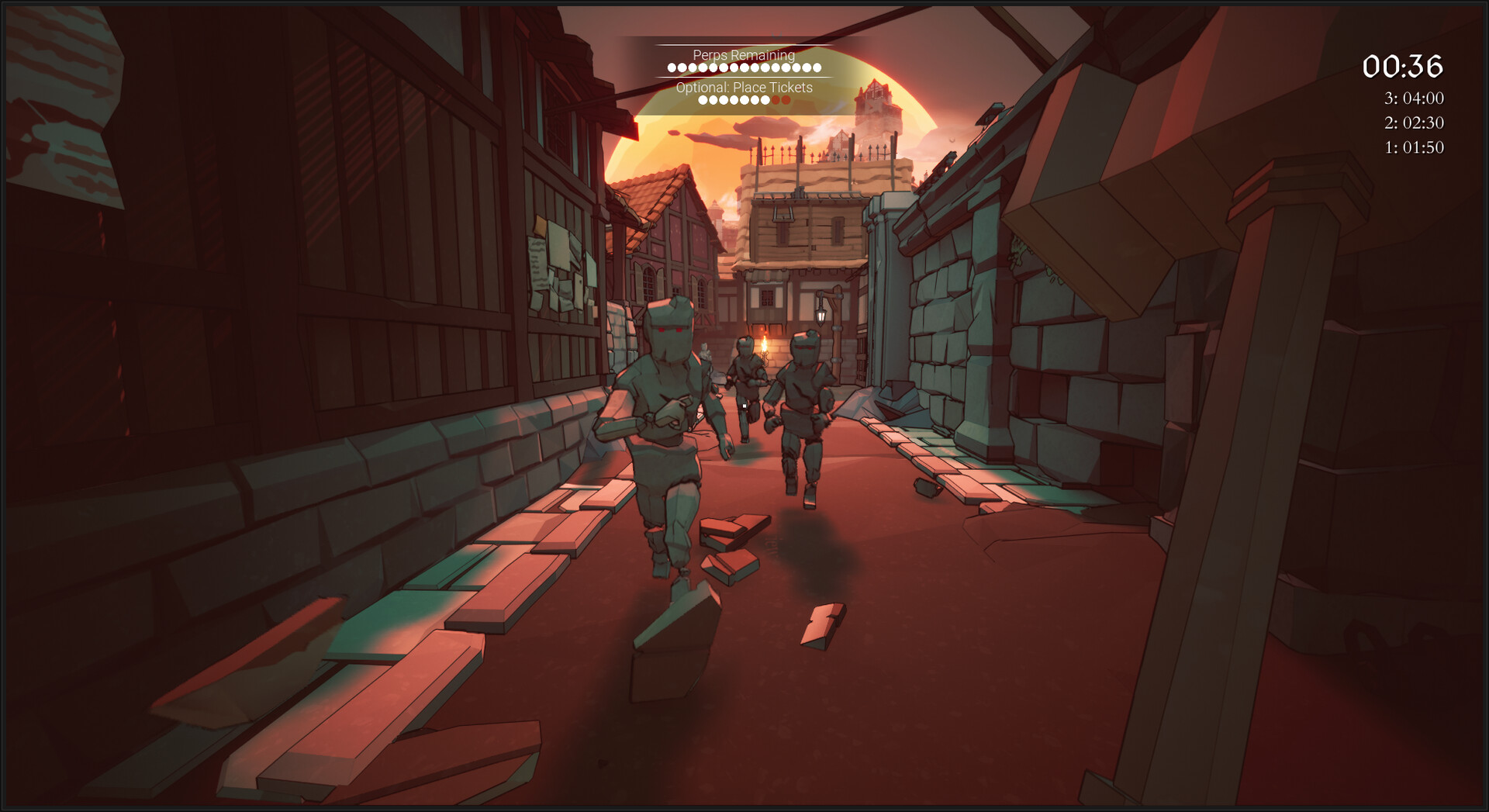Click the checkpoint entry labeled 3: 04:00
The width and height of the screenshot is (1489, 812).
tap(1413, 99)
